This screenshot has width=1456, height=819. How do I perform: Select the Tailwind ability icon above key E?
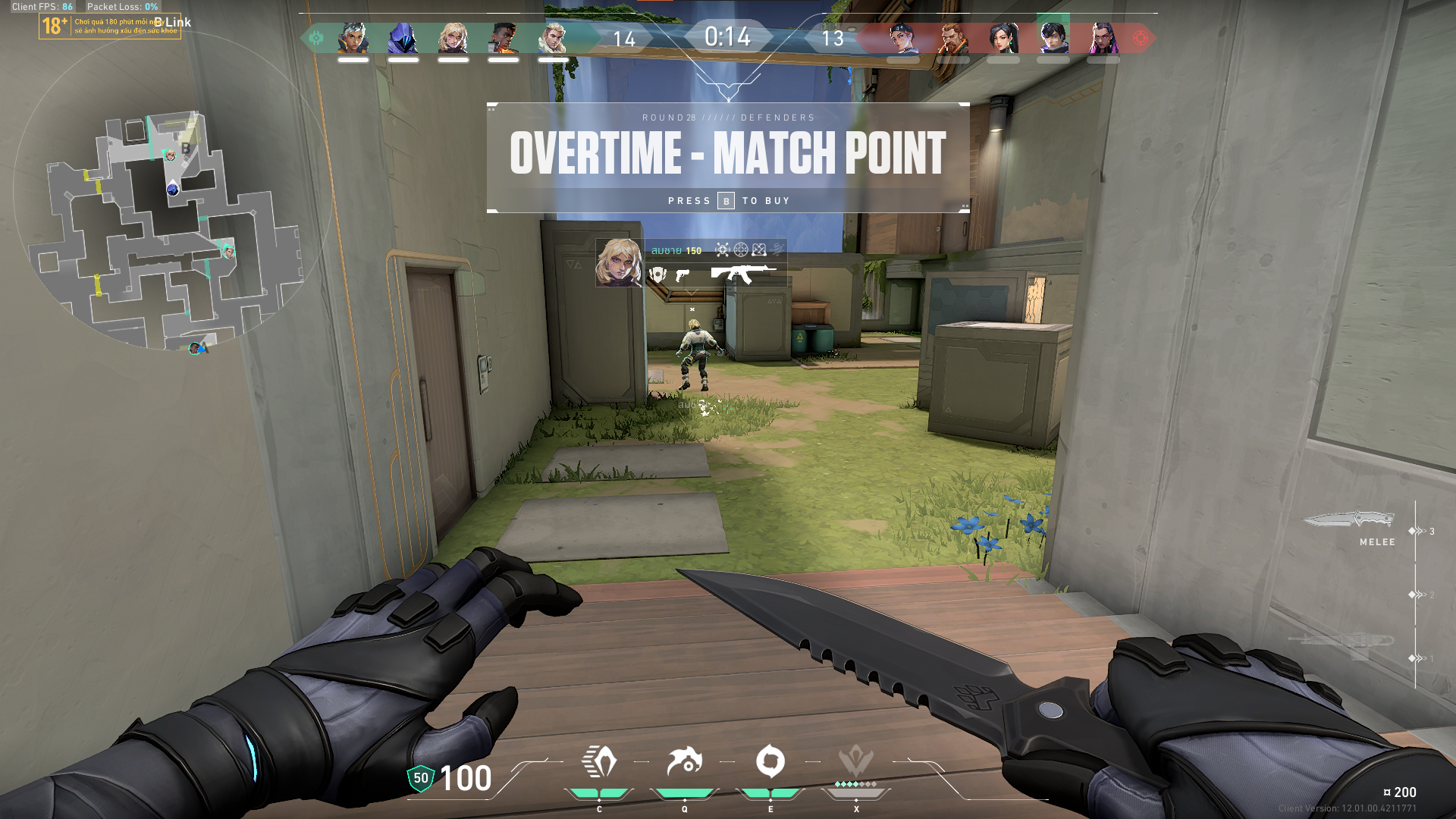coord(770,761)
